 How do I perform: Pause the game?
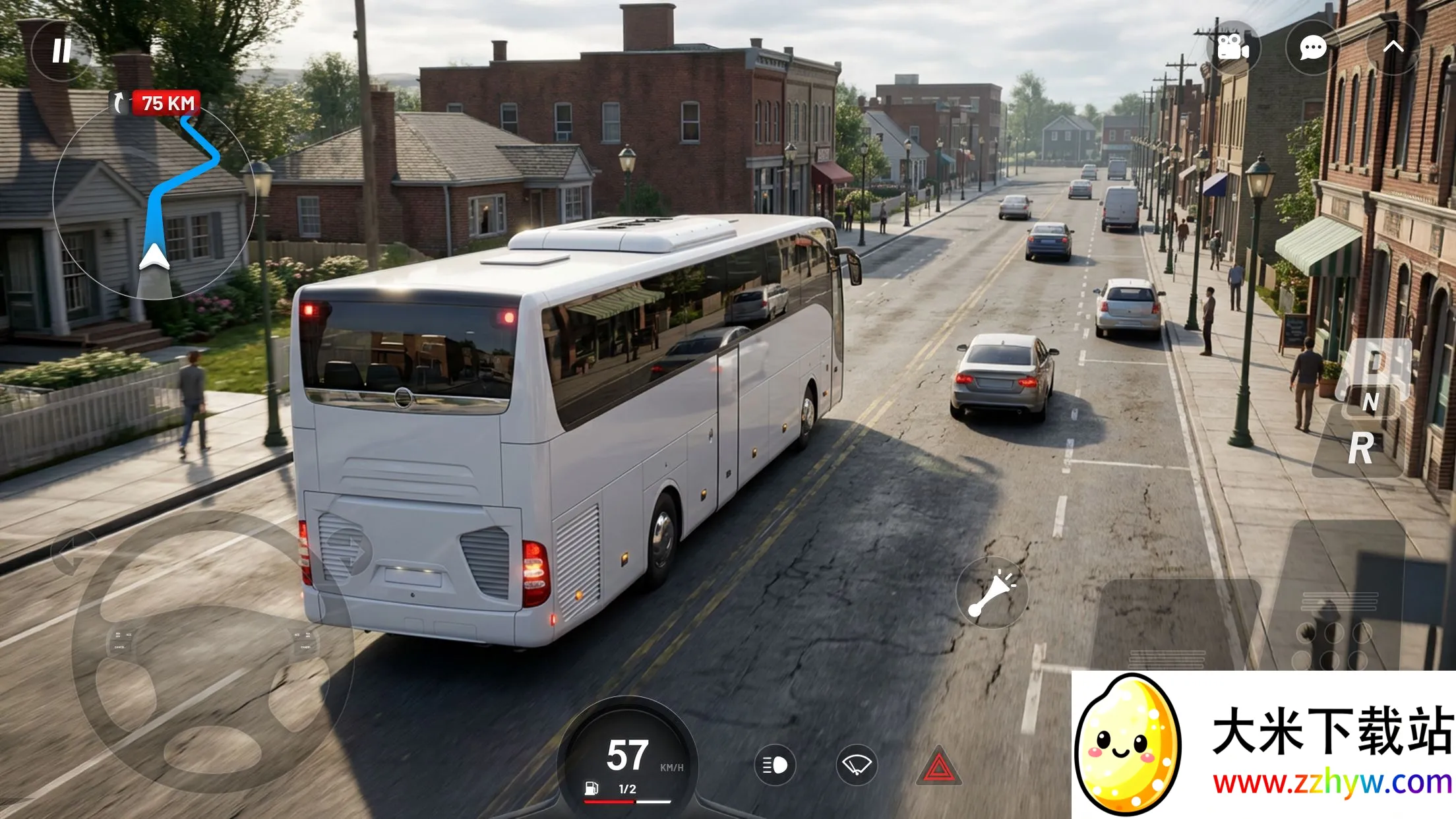click(61, 51)
